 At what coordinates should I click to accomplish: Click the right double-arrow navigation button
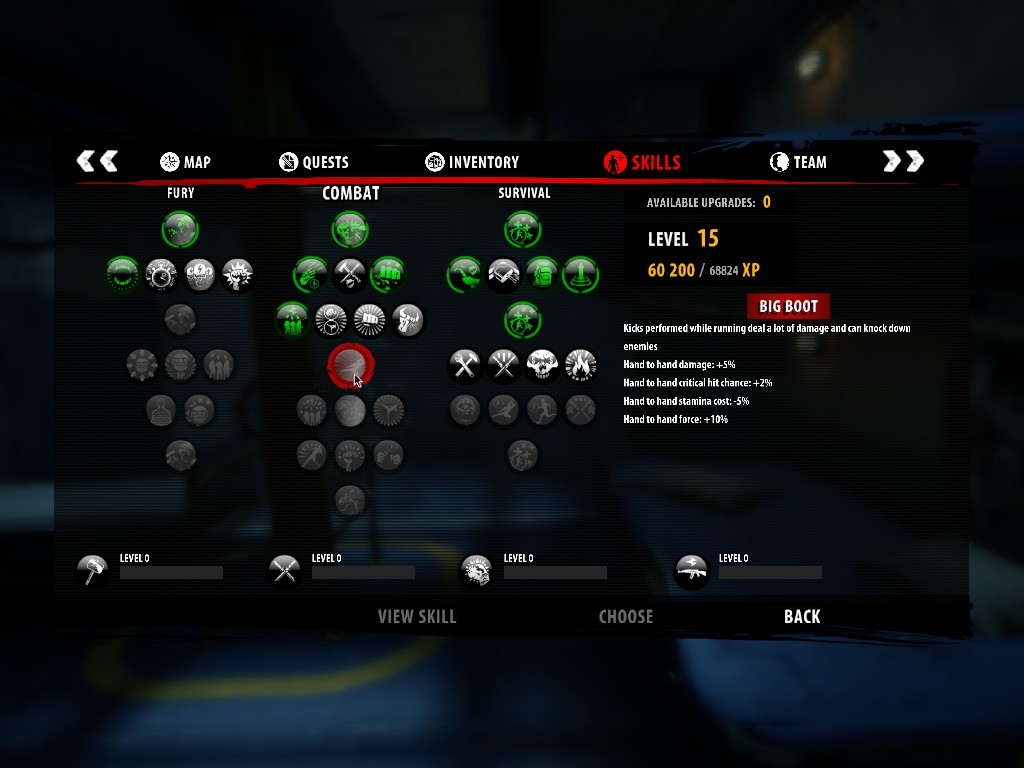pyautogui.click(x=903, y=161)
